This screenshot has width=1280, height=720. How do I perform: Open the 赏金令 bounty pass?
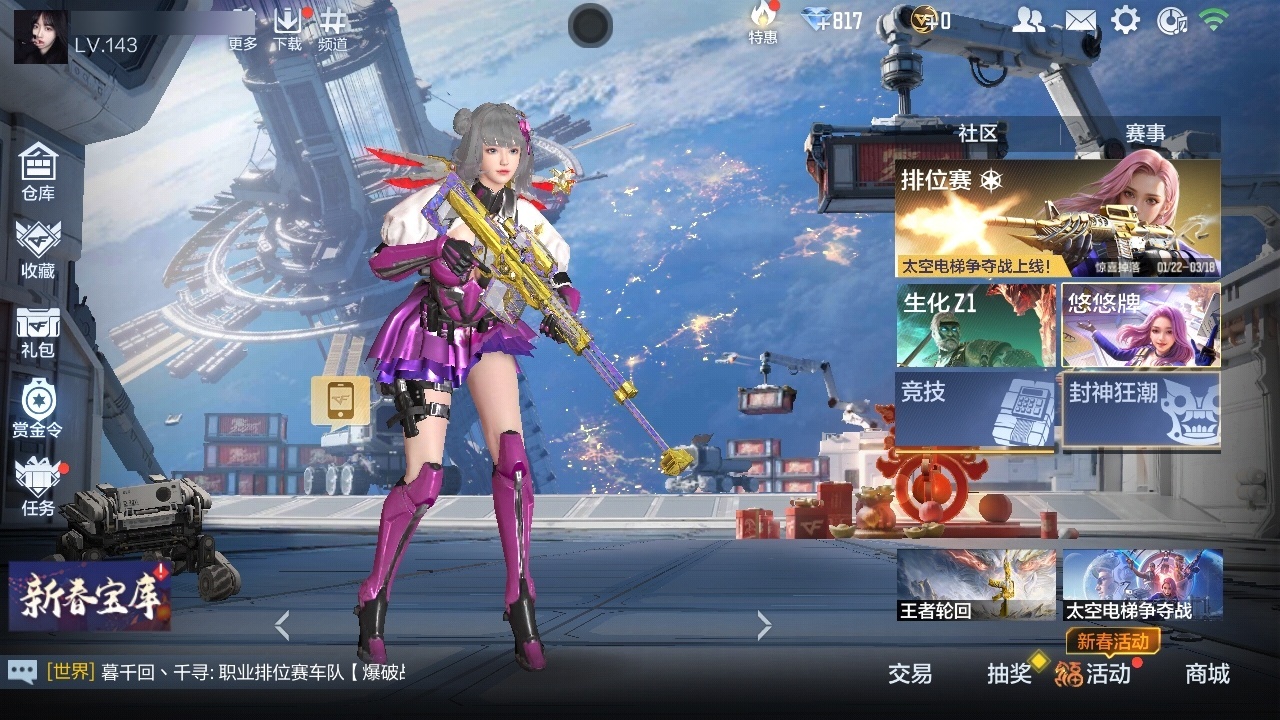37,409
